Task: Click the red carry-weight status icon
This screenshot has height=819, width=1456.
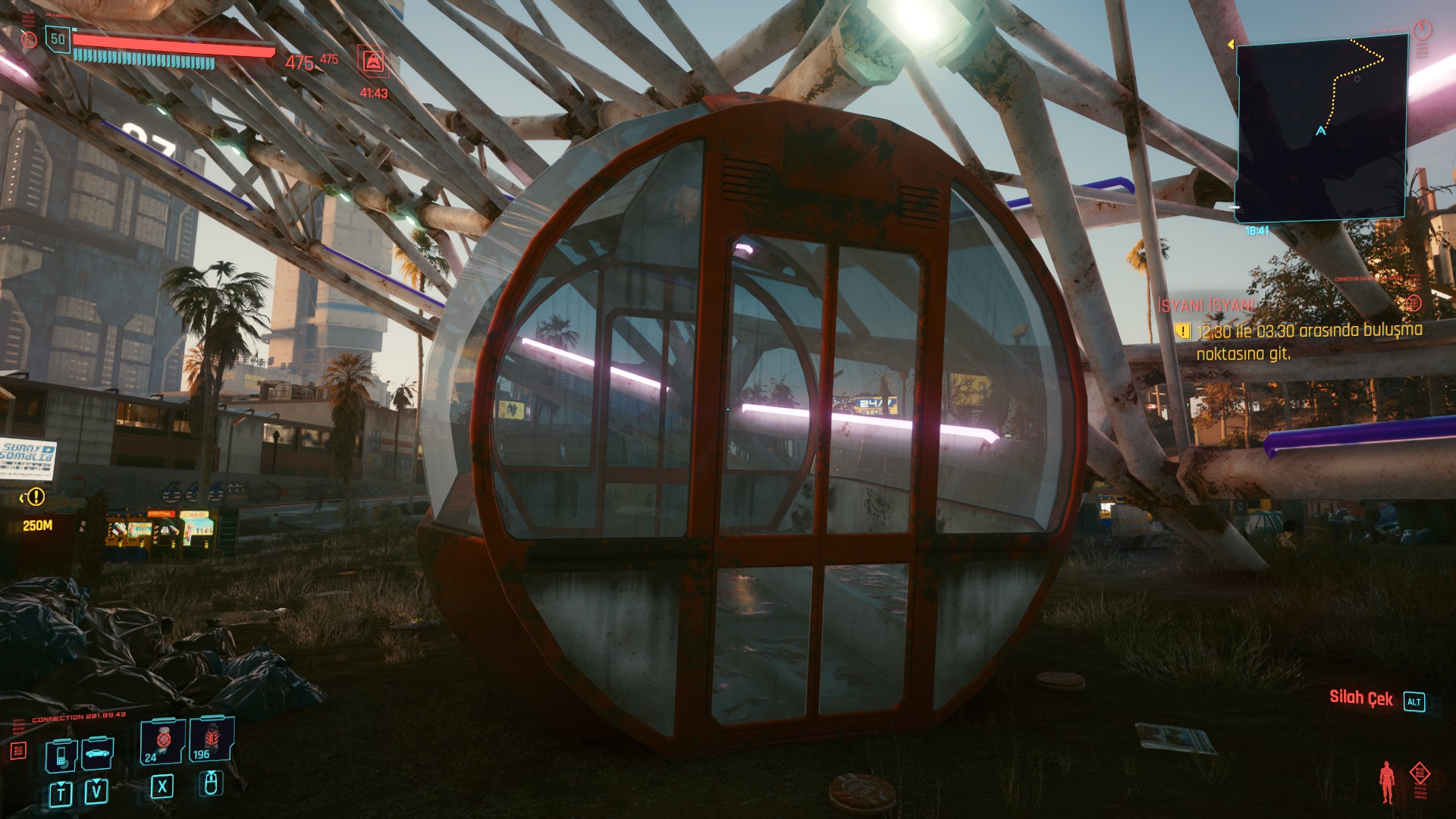Action: (373, 61)
